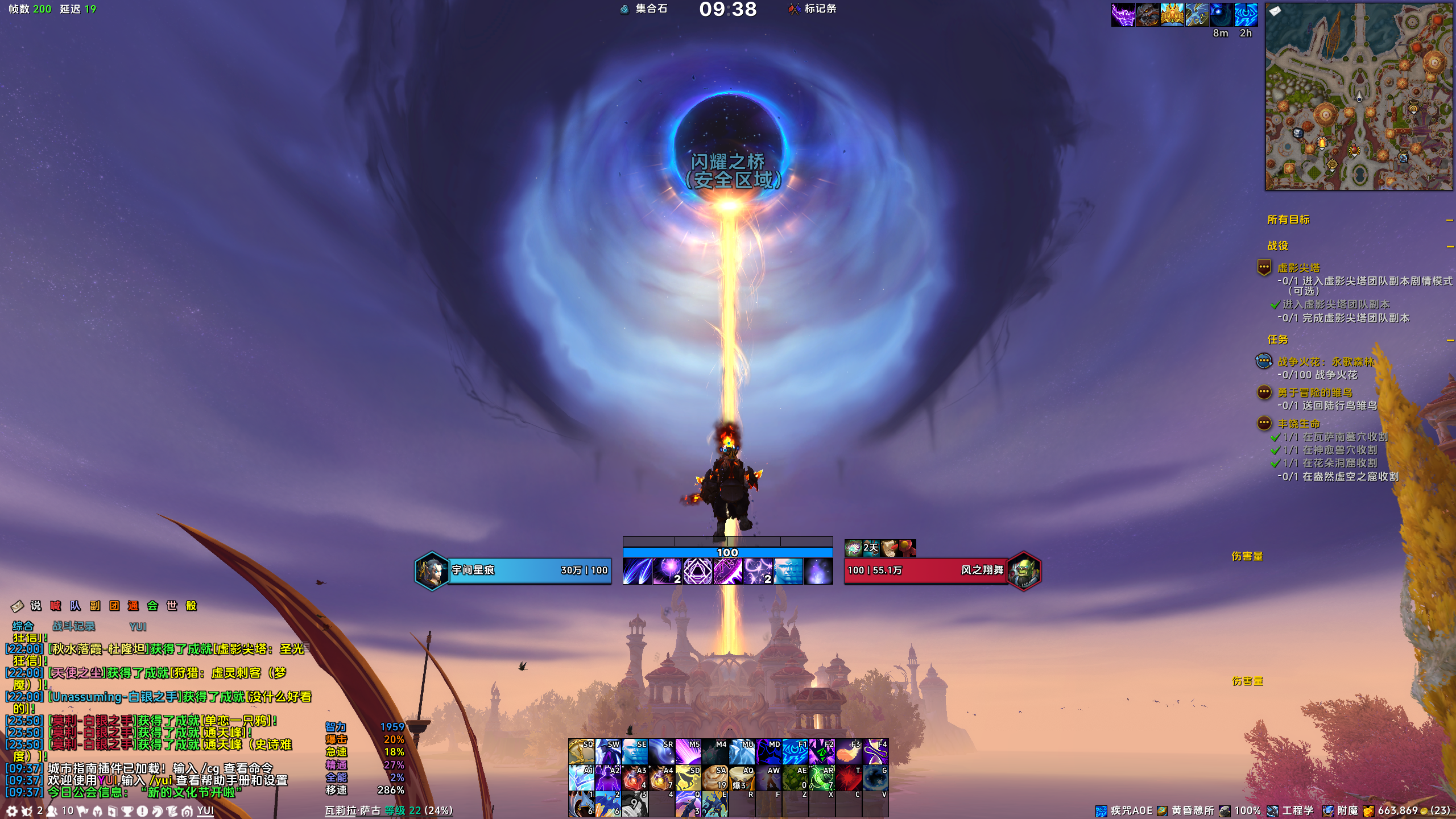Select the 风之翔舞 target unit frame

pyautogui.click(x=926, y=570)
